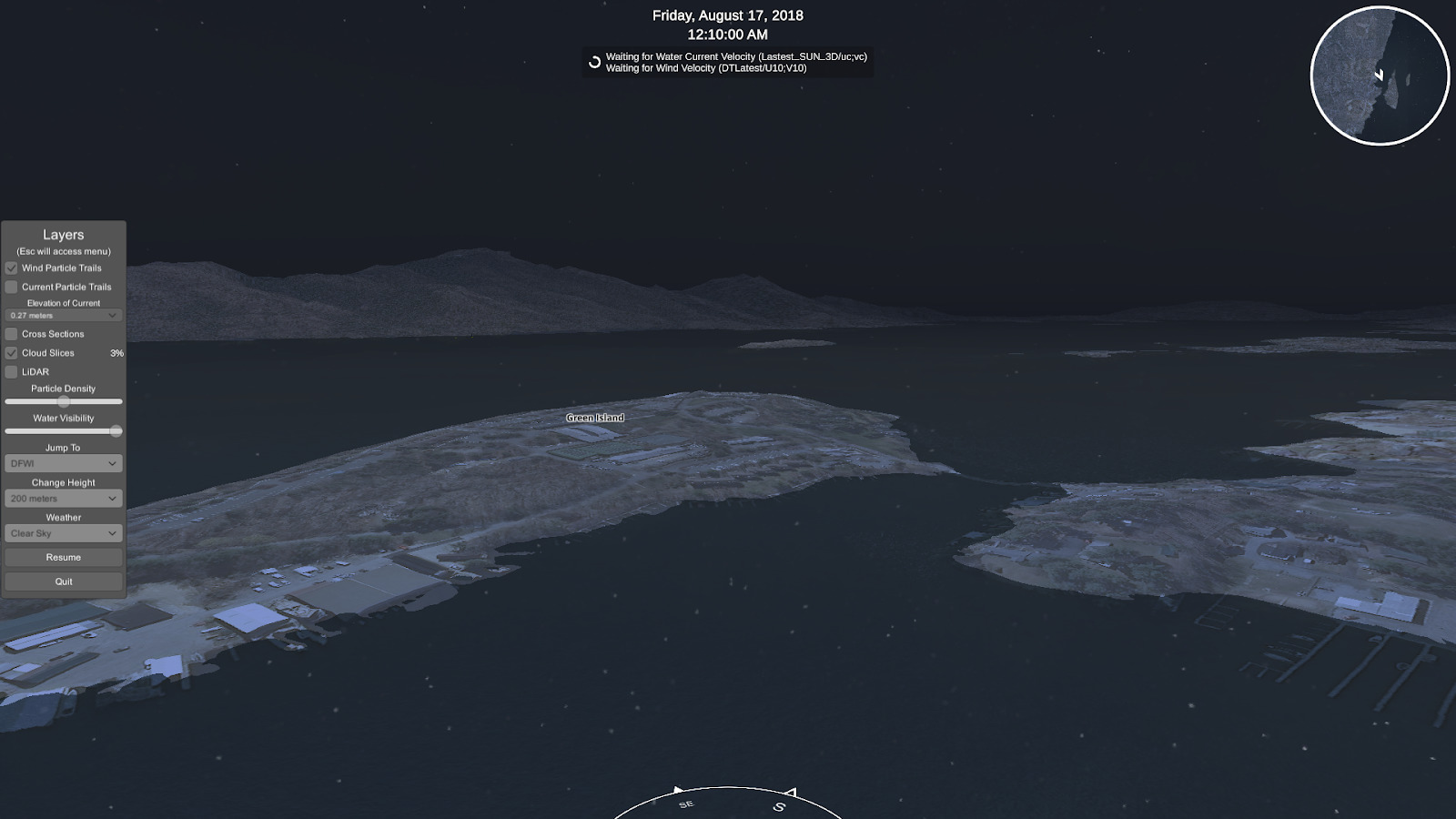1456x819 pixels.
Task: Expand the Change Height dropdown
Action: (x=64, y=499)
